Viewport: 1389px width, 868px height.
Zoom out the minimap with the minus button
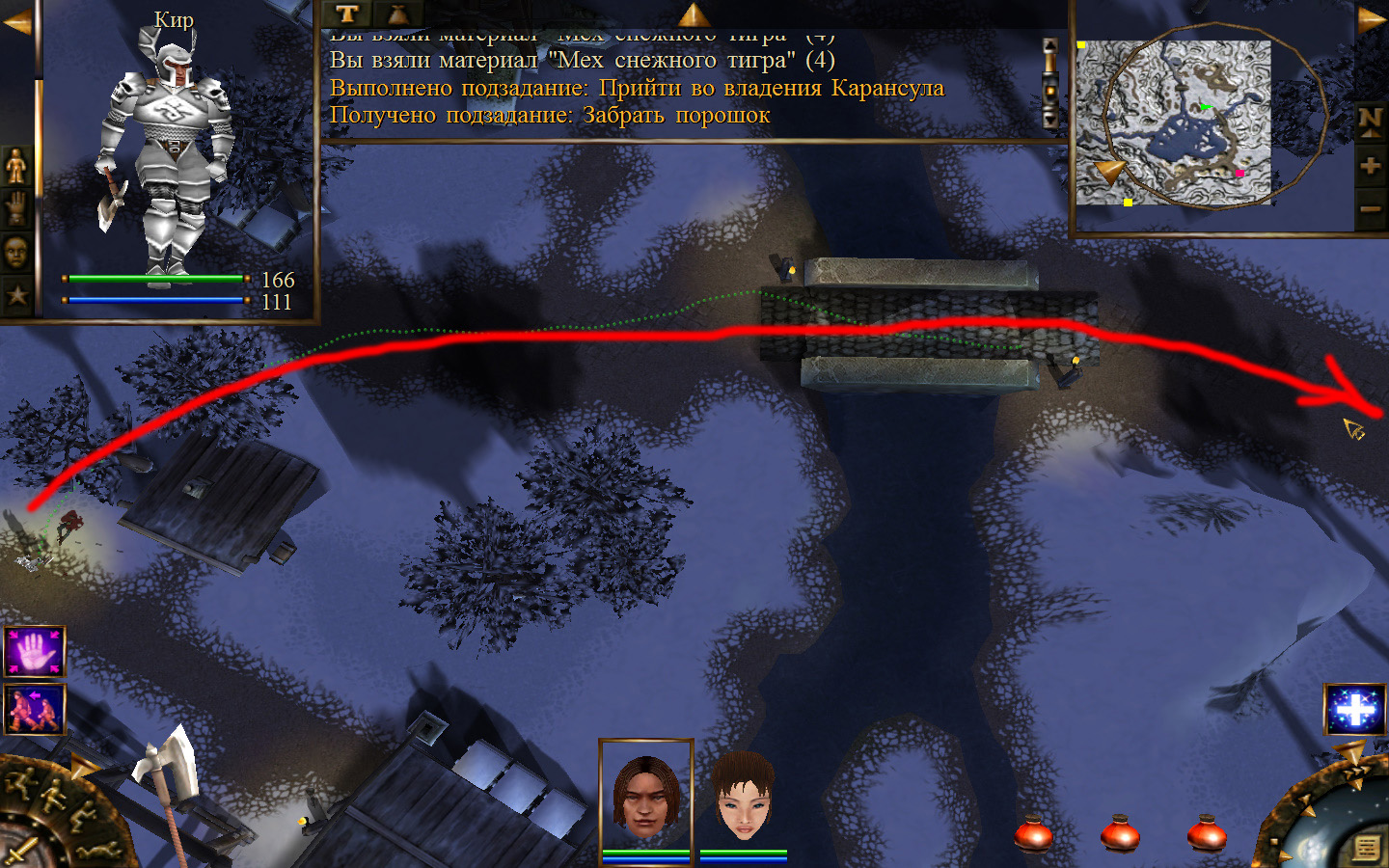coord(1370,208)
